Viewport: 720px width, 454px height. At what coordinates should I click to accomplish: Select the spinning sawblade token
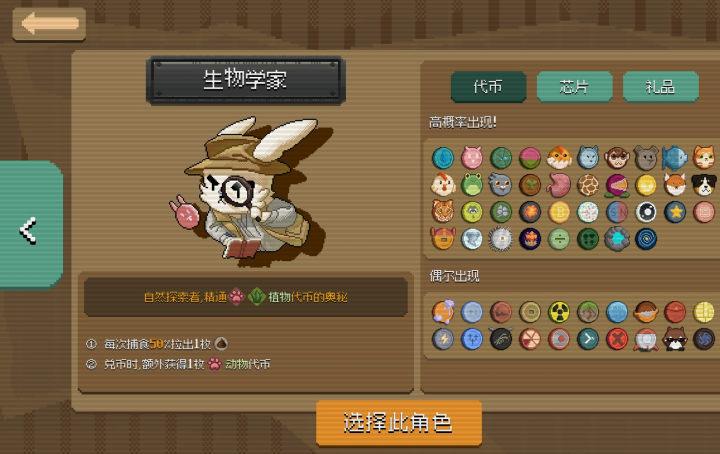501,238
